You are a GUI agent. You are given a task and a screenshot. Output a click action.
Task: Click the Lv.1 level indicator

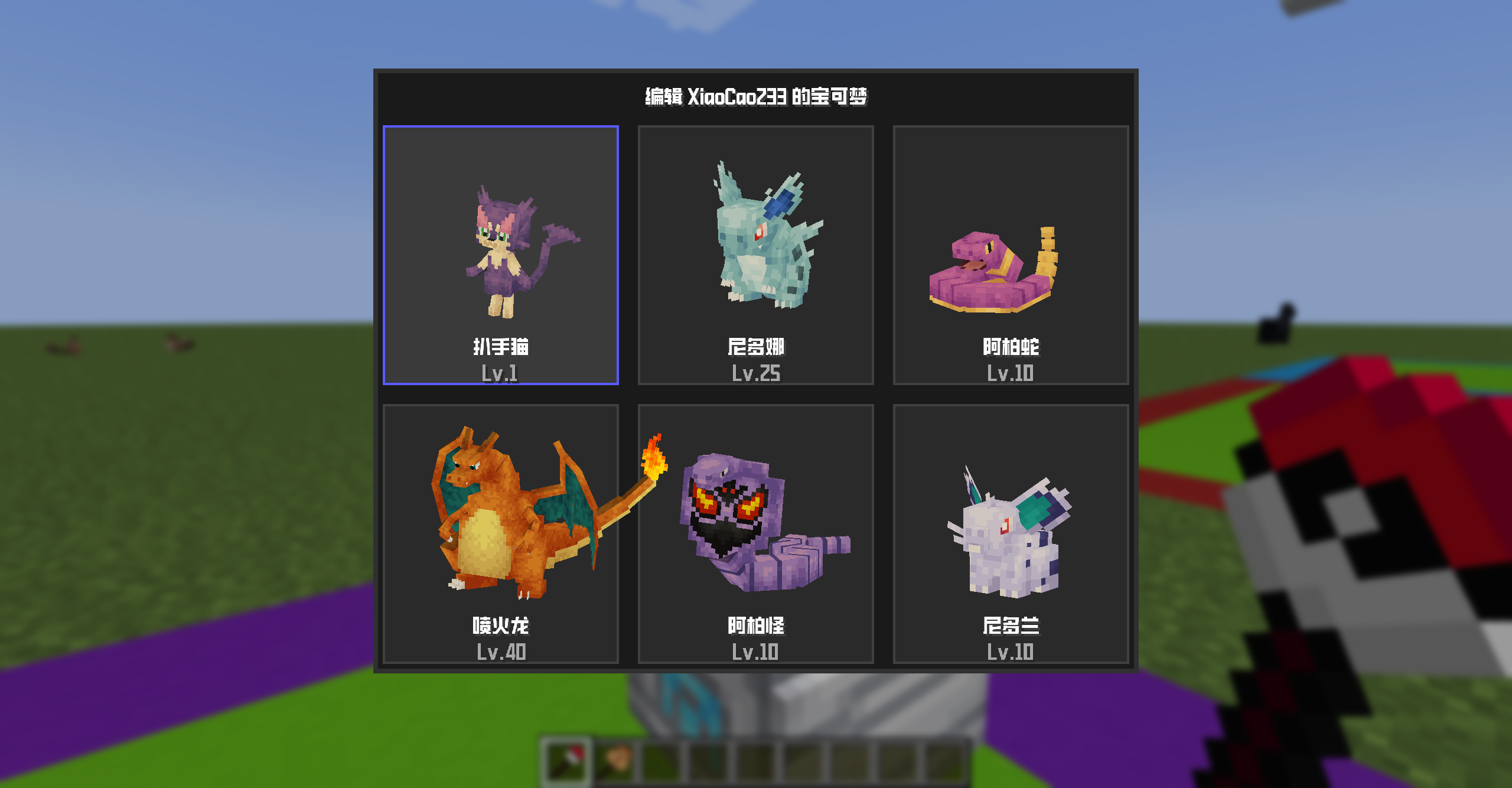point(501,373)
